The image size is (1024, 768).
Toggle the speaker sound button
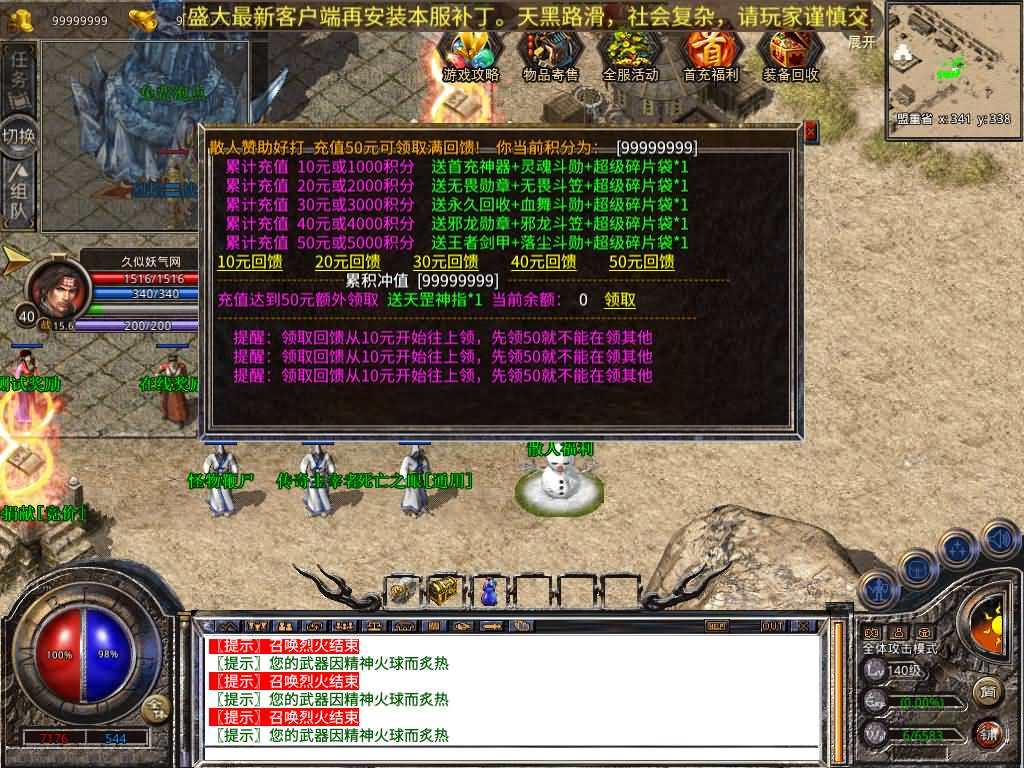1000,540
